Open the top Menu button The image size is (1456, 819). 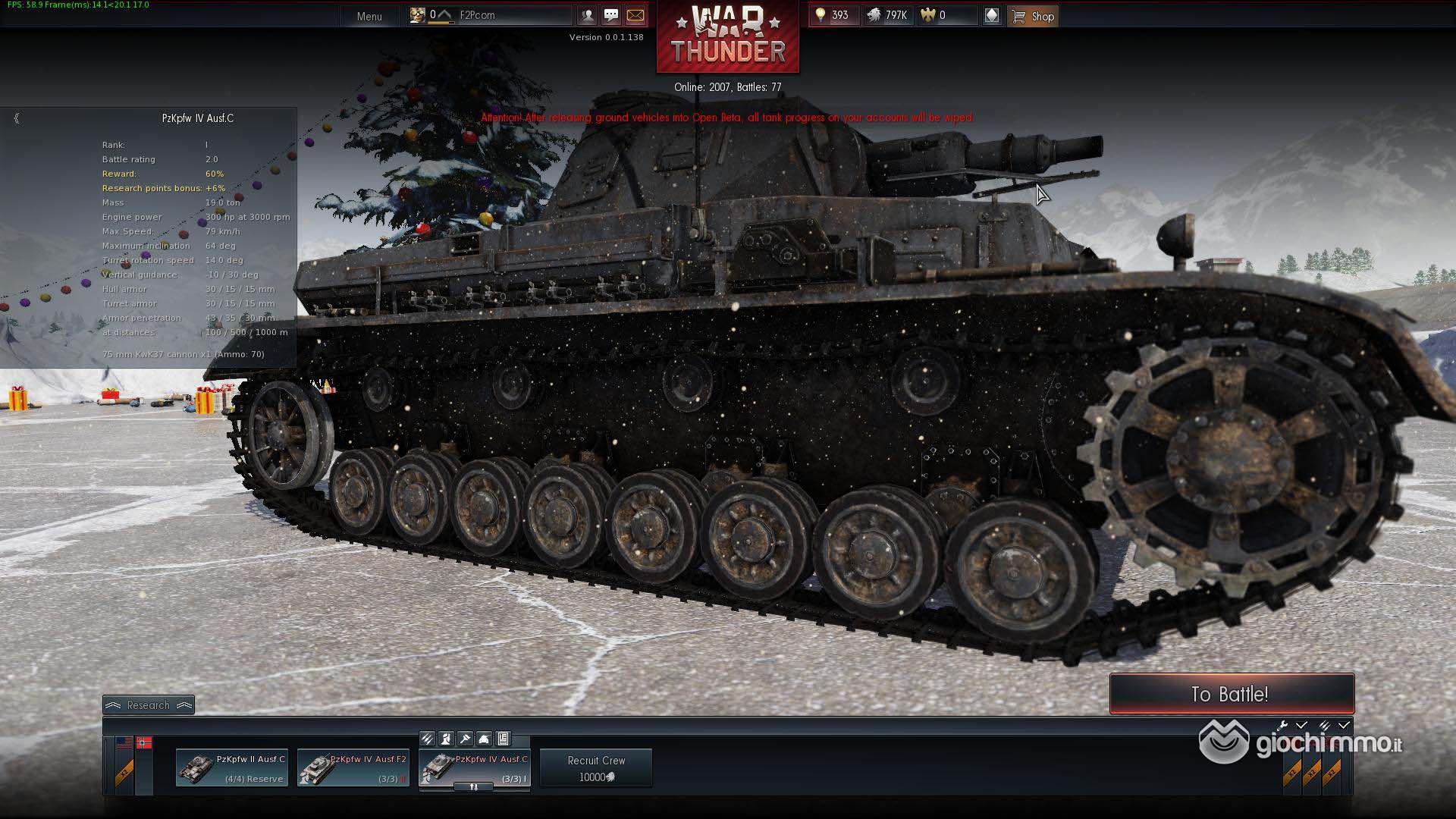click(x=369, y=16)
